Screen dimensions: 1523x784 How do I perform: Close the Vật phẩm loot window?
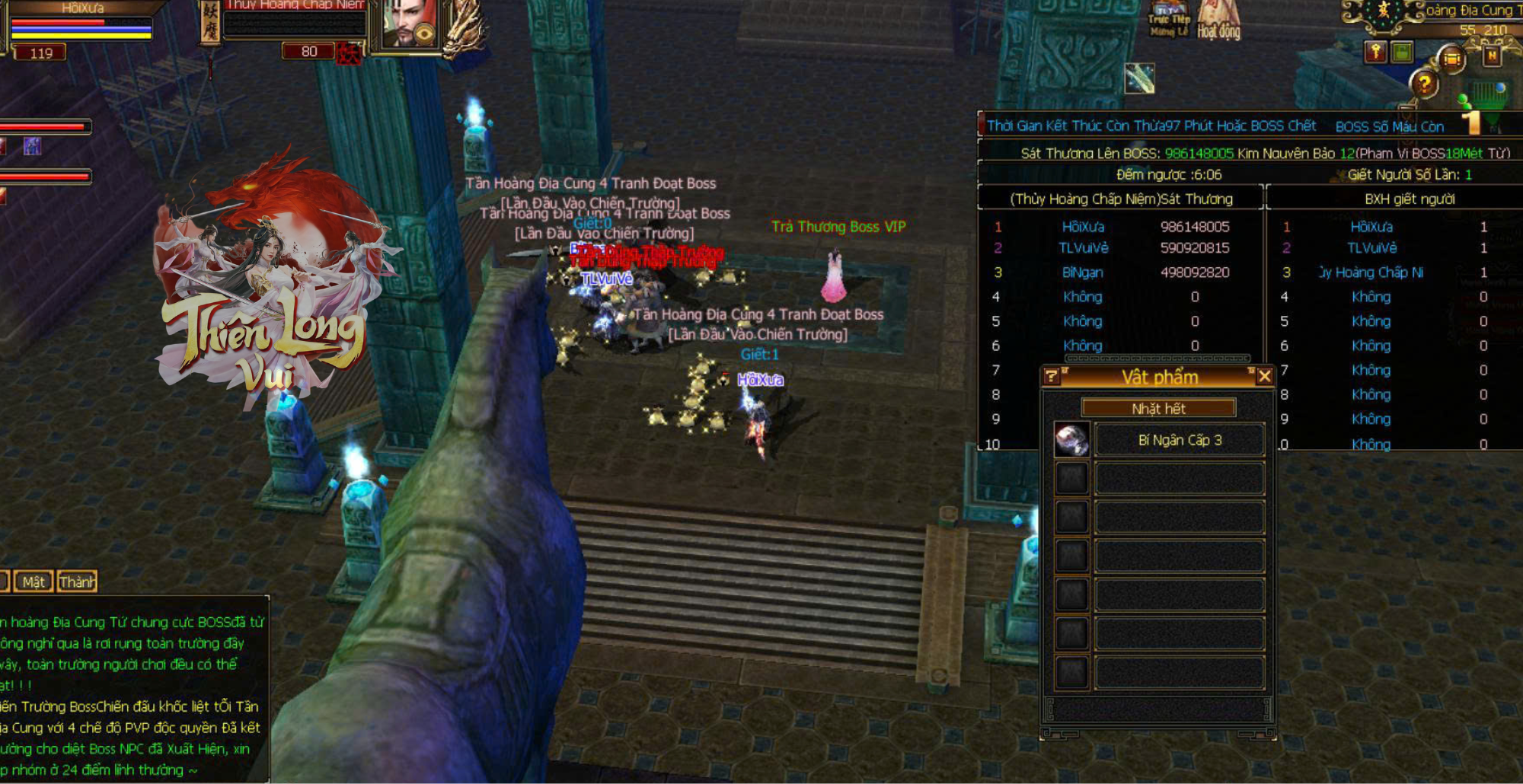coord(1264,376)
